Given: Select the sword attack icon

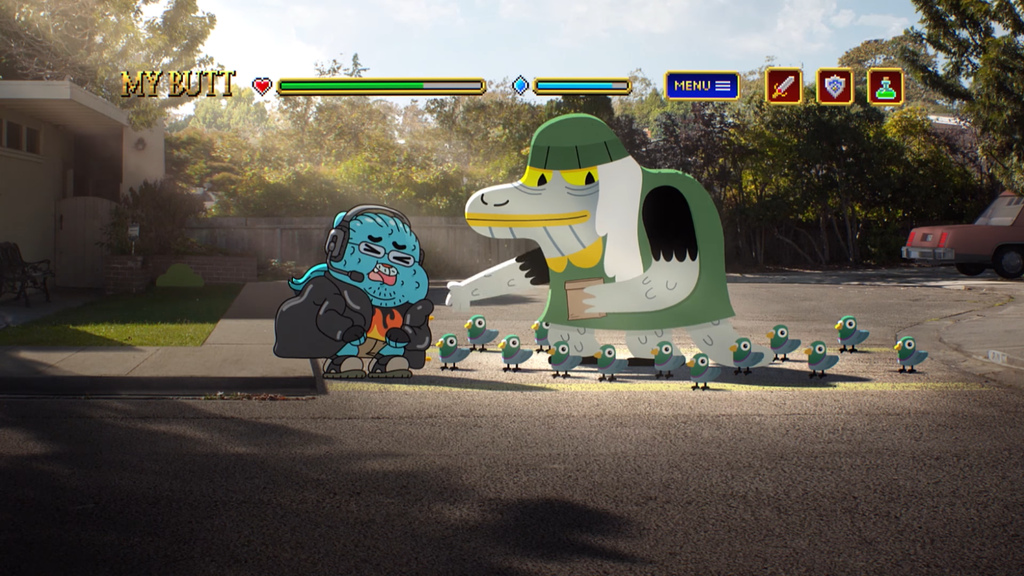Looking at the screenshot, I should pyautogui.click(x=784, y=86).
